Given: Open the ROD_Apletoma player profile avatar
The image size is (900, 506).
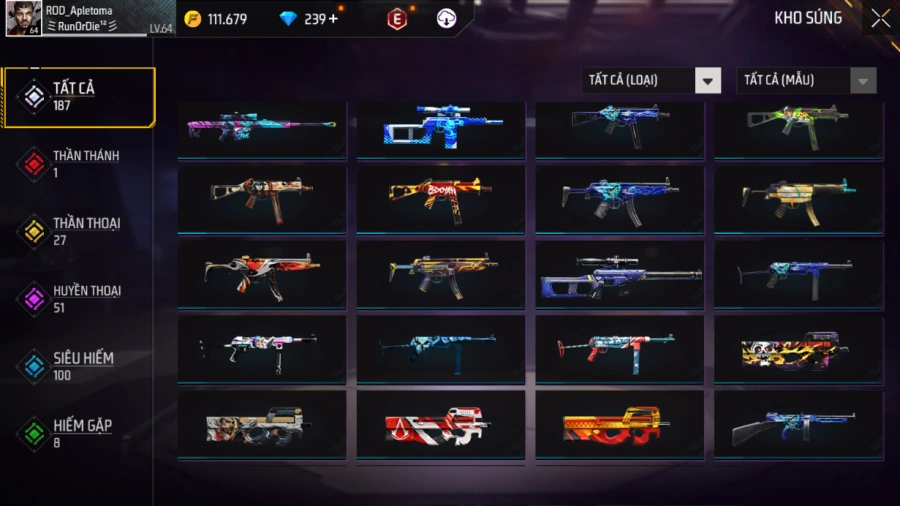Looking at the screenshot, I should 23,19.
